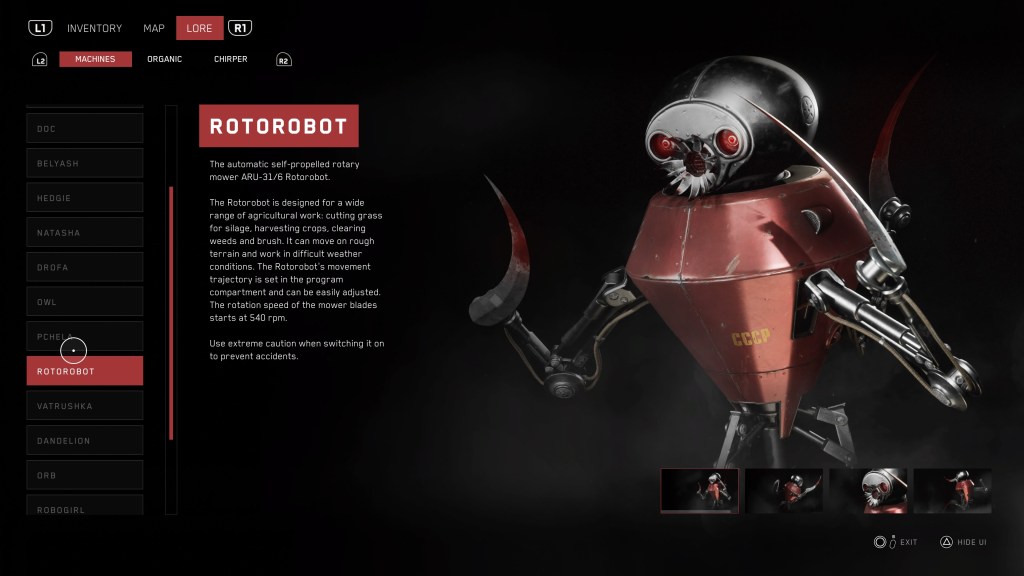
Task: Switch to the Inventory tab
Action: [94, 28]
